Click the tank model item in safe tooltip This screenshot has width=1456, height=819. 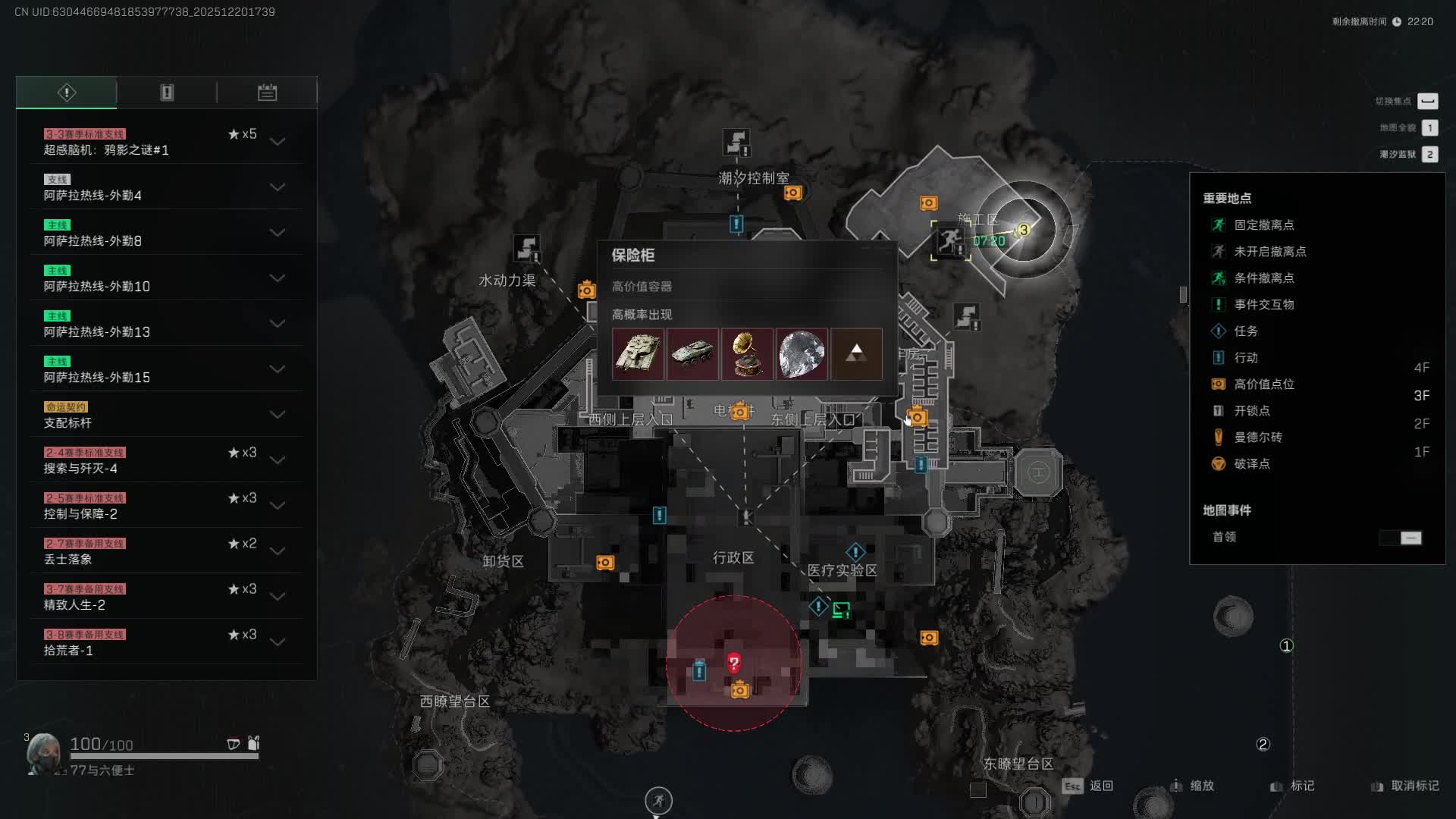pos(638,354)
